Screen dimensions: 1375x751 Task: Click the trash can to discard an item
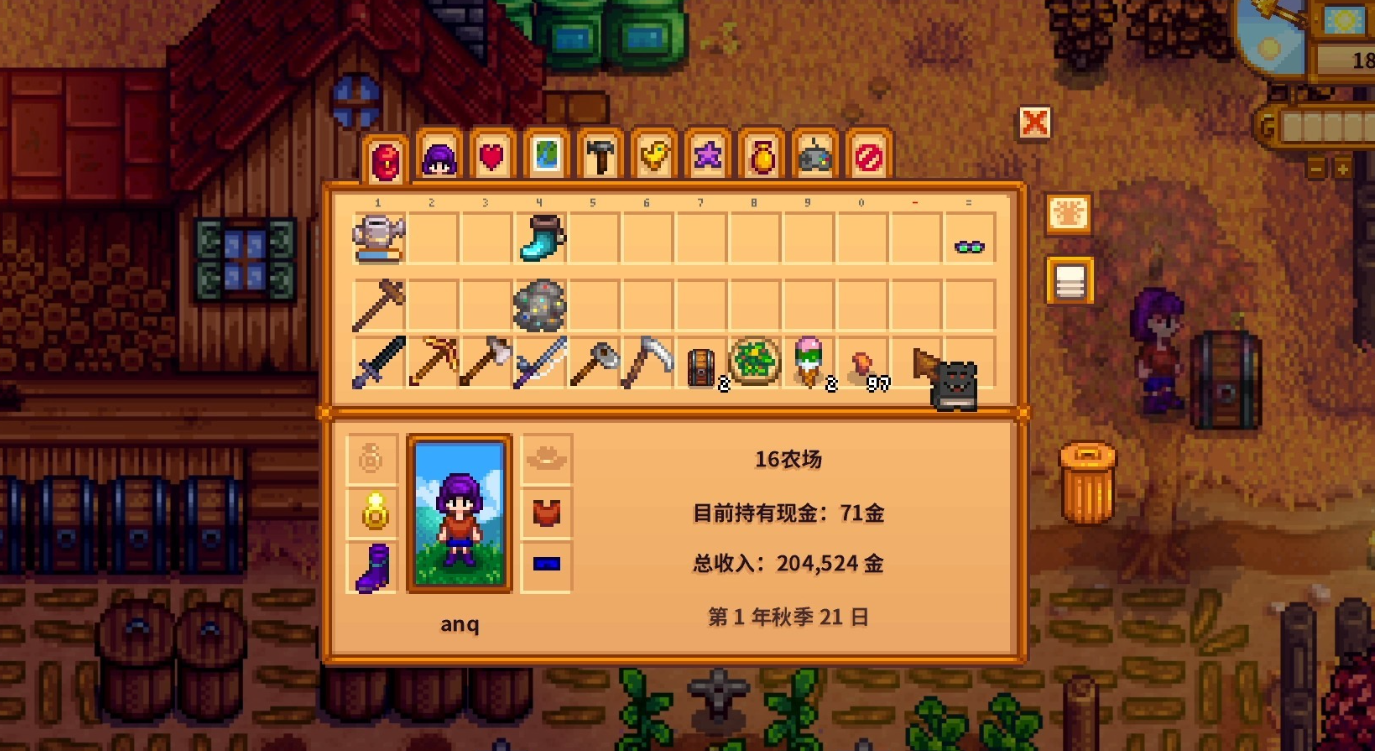click(1087, 482)
